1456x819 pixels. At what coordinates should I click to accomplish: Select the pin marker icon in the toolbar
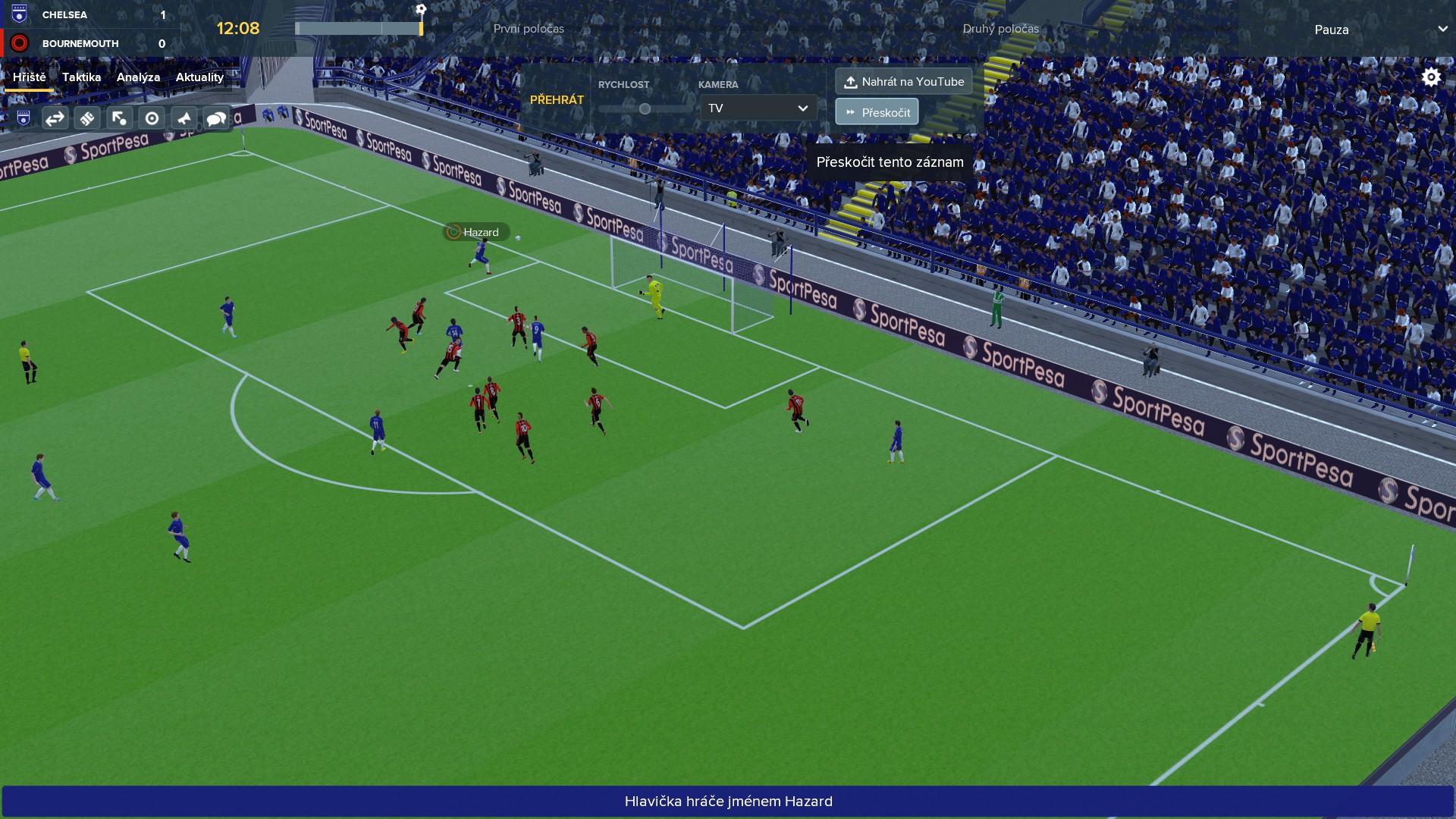184,118
